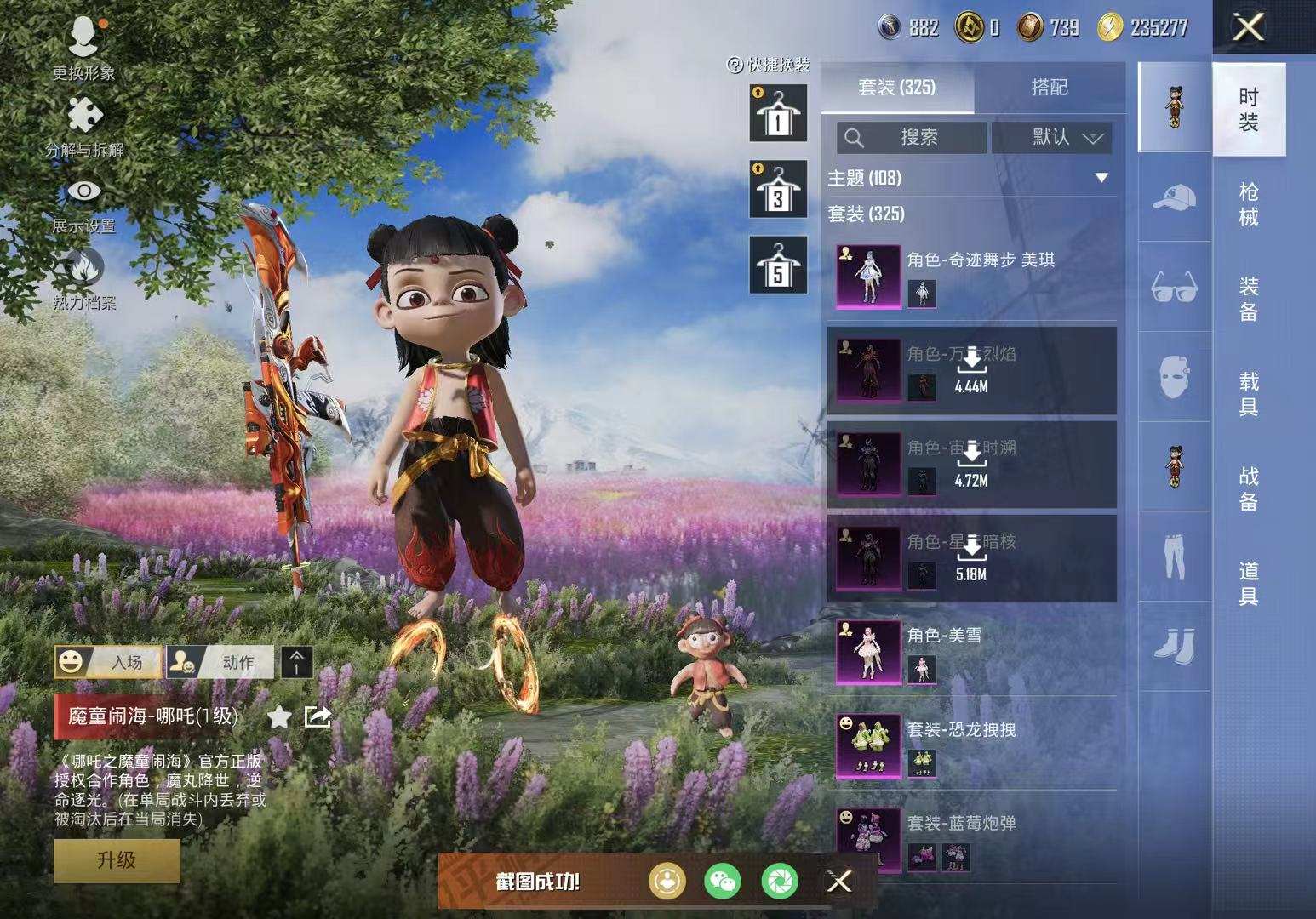
Task: Select quick outfit preset 5
Action: click(x=777, y=265)
